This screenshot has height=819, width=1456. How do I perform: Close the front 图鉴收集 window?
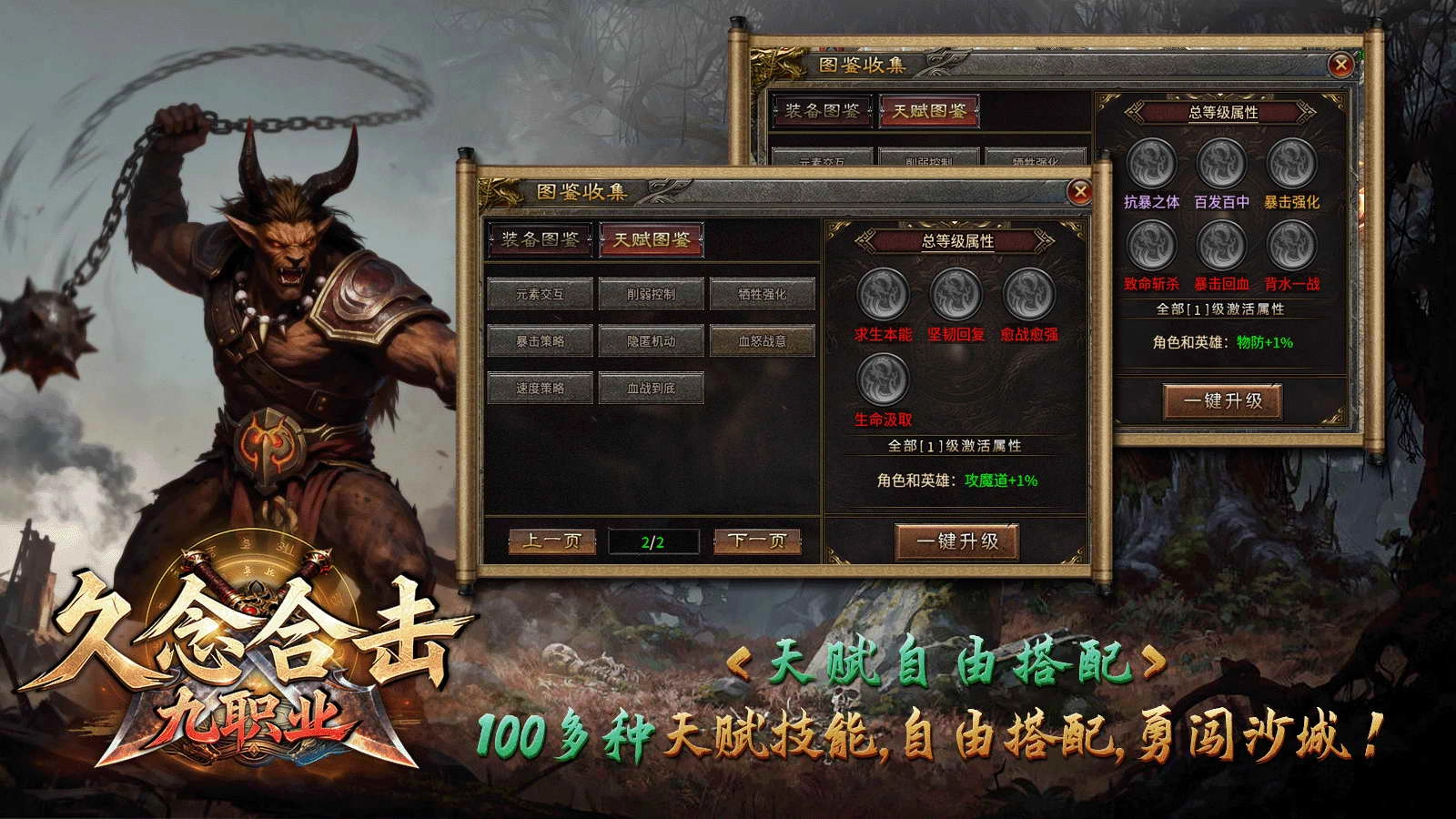click(1081, 189)
